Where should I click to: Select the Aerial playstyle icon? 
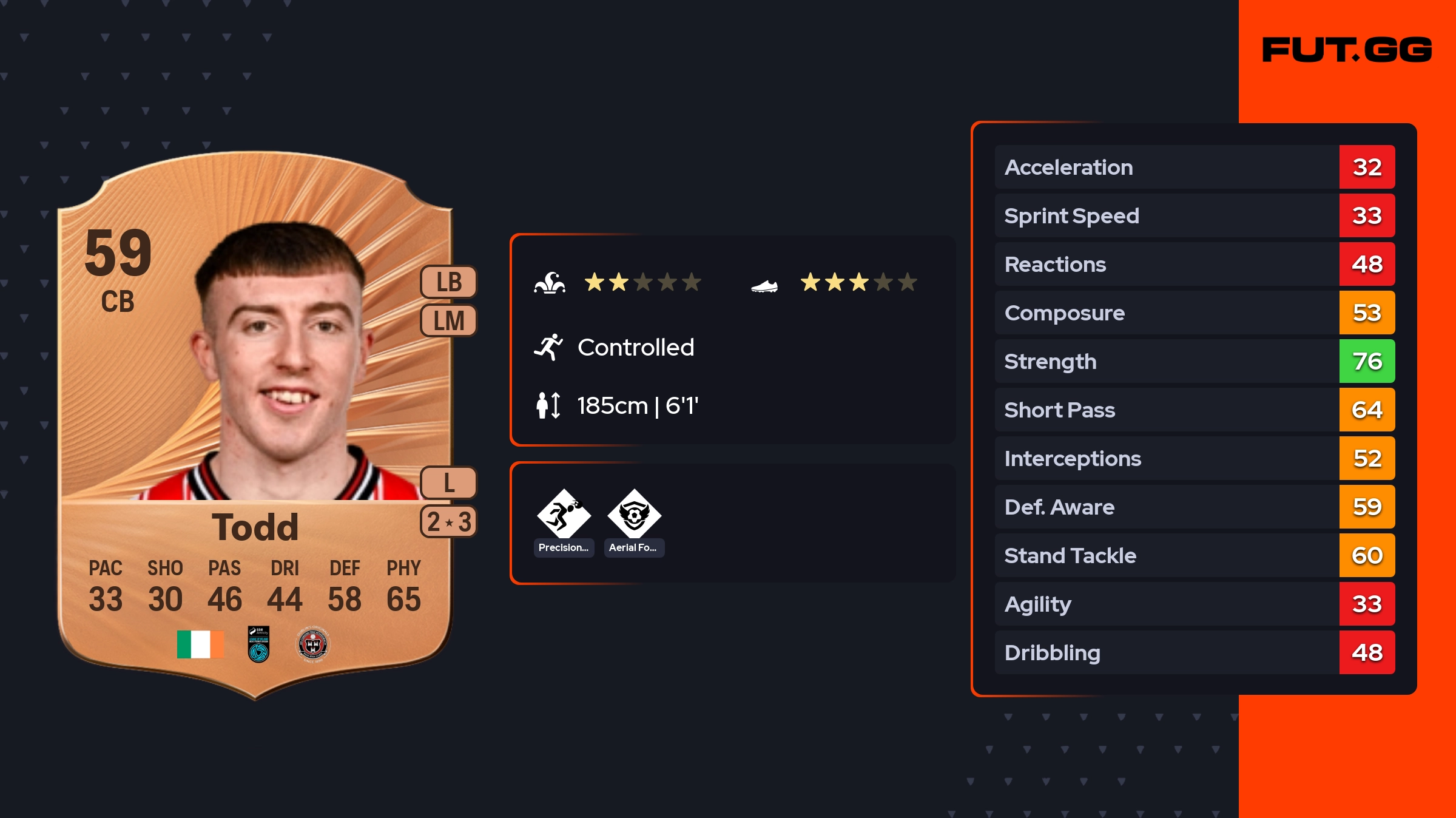pyautogui.click(x=634, y=515)
